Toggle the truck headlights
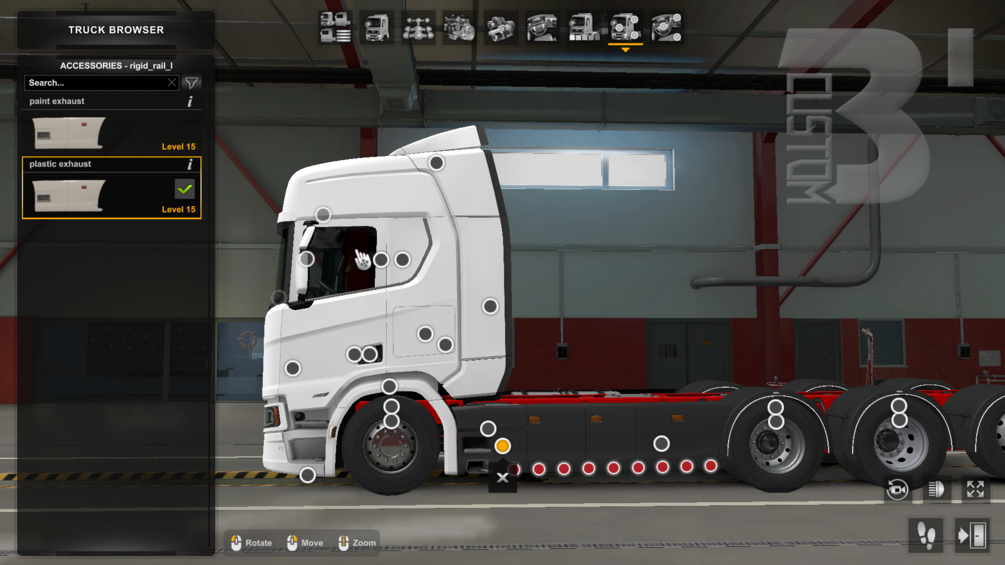Image resolution: width=1005 pixels, height=565 pixels. tap(936, 489)
